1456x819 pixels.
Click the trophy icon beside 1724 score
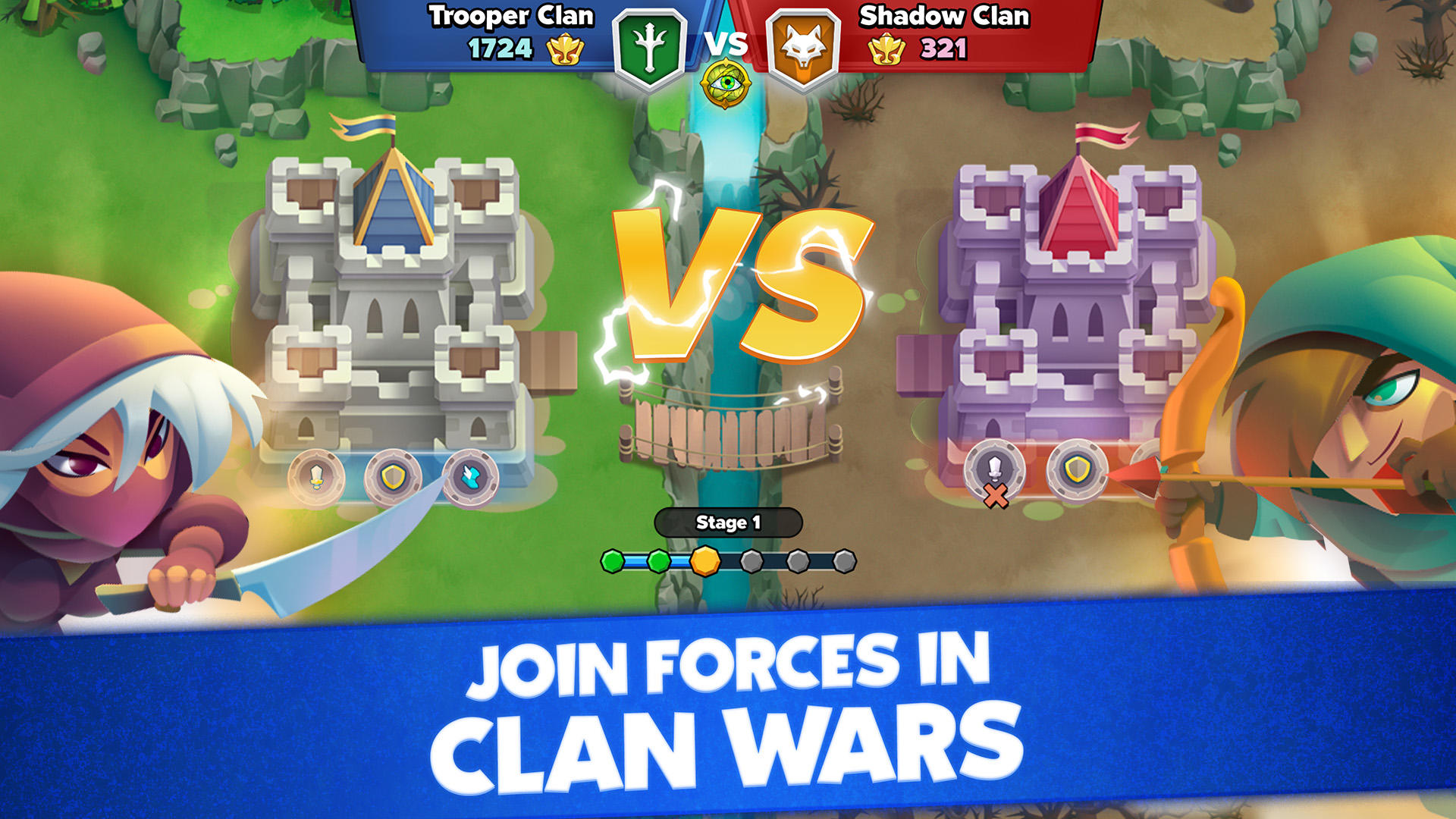click(x=567, y=50)
